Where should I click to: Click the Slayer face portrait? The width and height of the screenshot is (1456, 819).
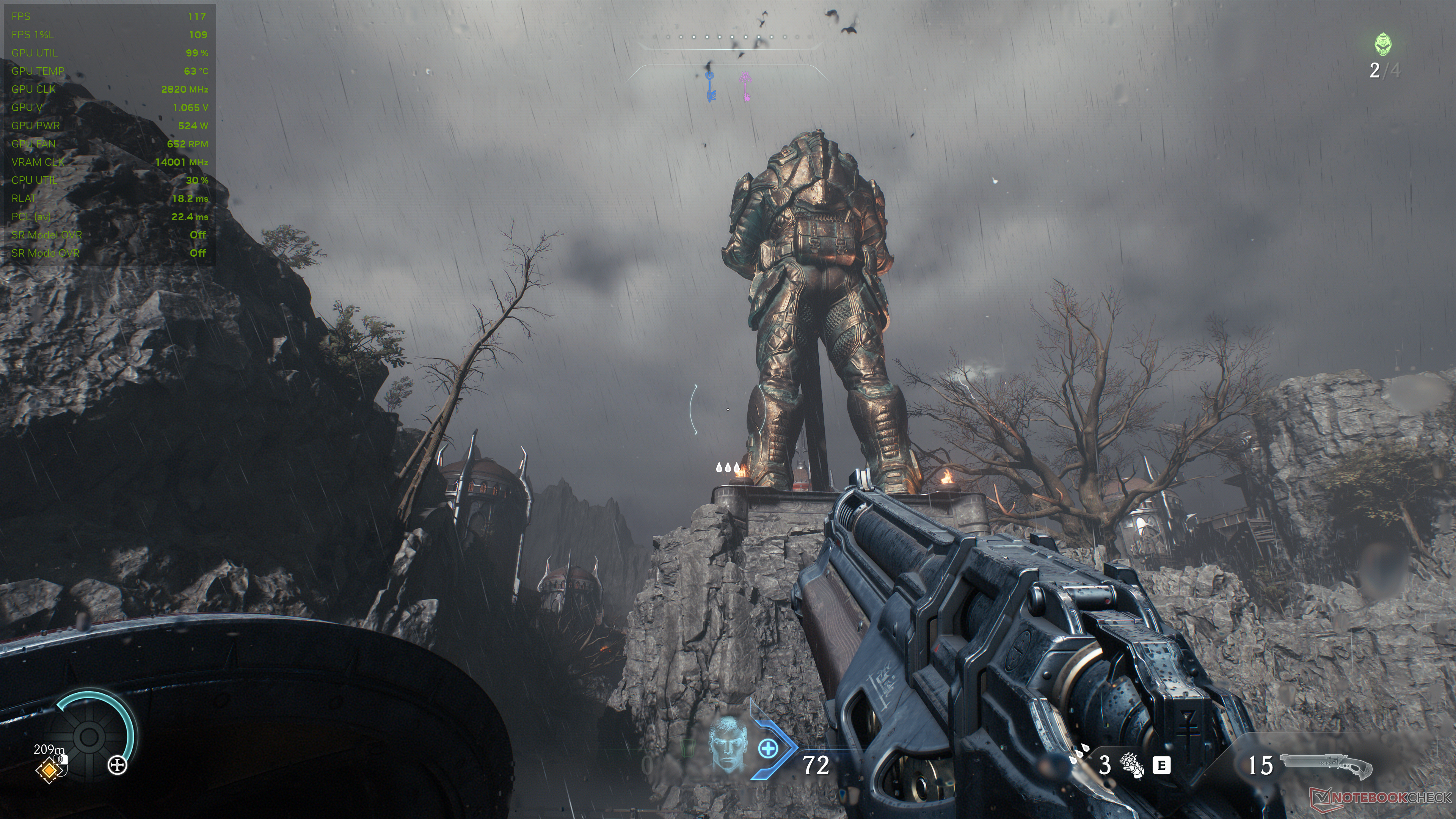point(727,744)
